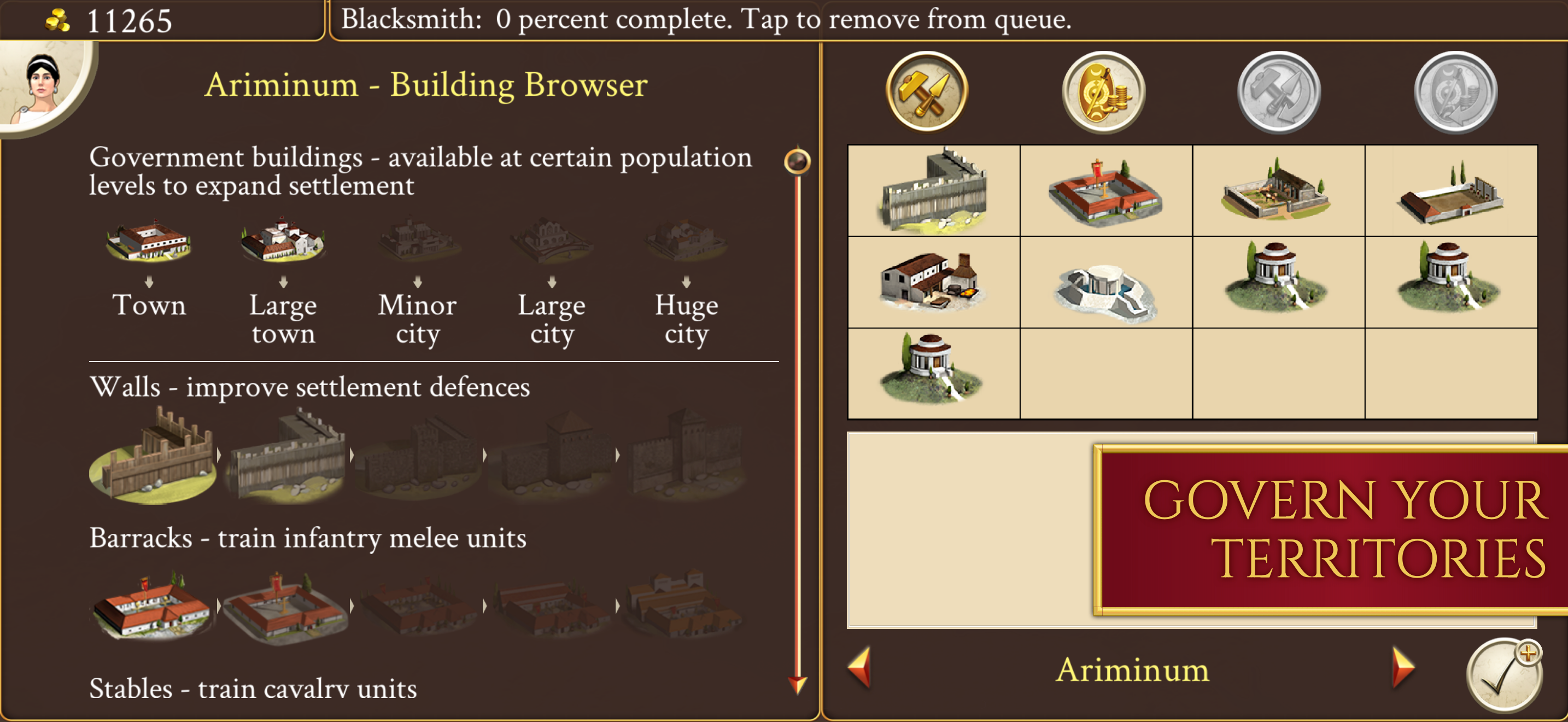1568x722 pixels.
Task: Select the gold construction hammers tab
Action: [x=928, y=92]
